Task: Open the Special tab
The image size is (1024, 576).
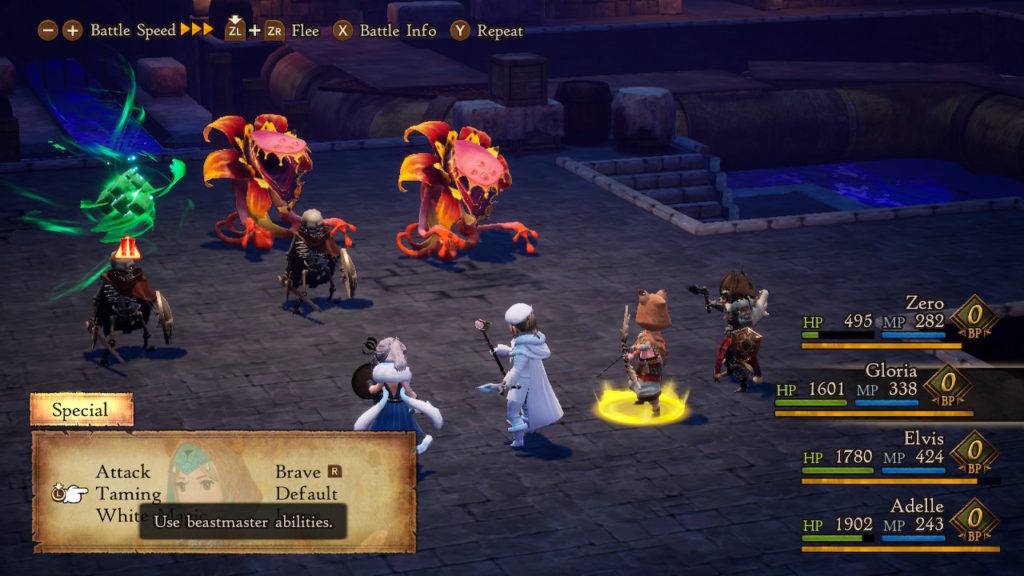Action: 81,410
